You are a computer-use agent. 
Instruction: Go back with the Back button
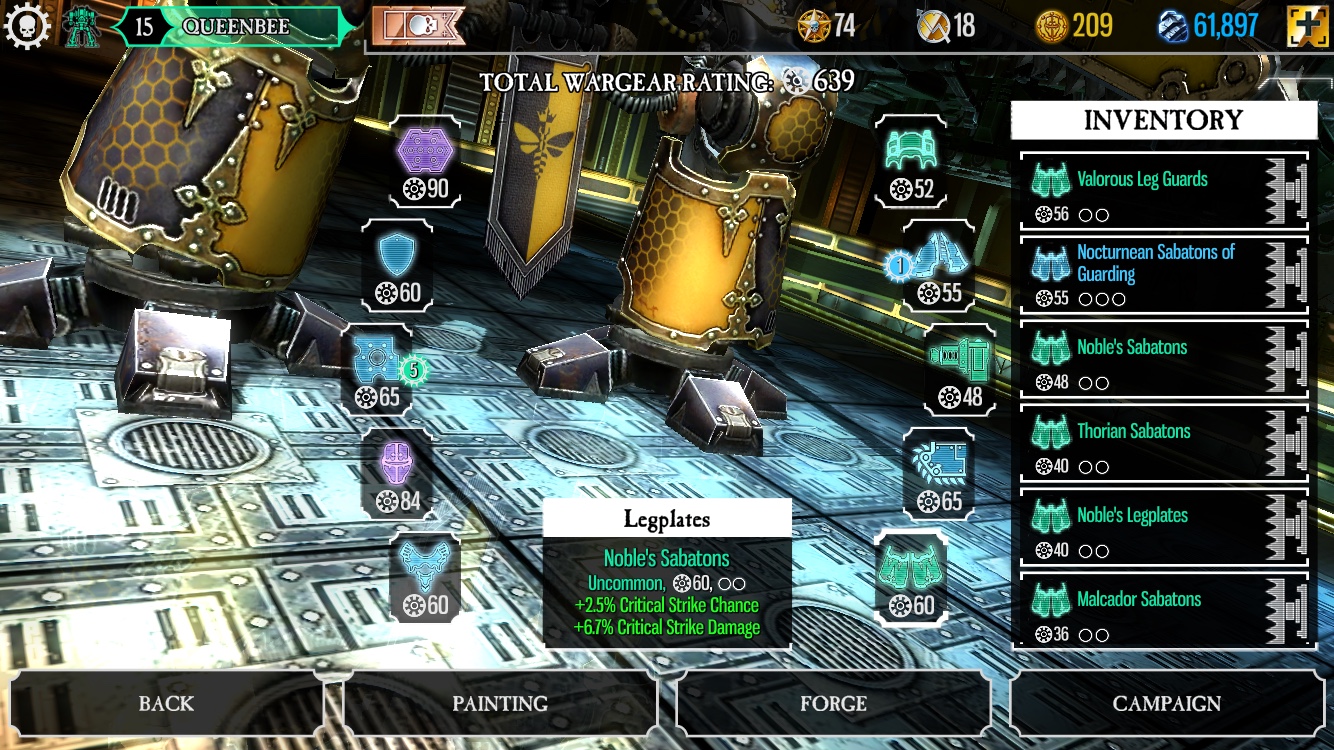166,704
